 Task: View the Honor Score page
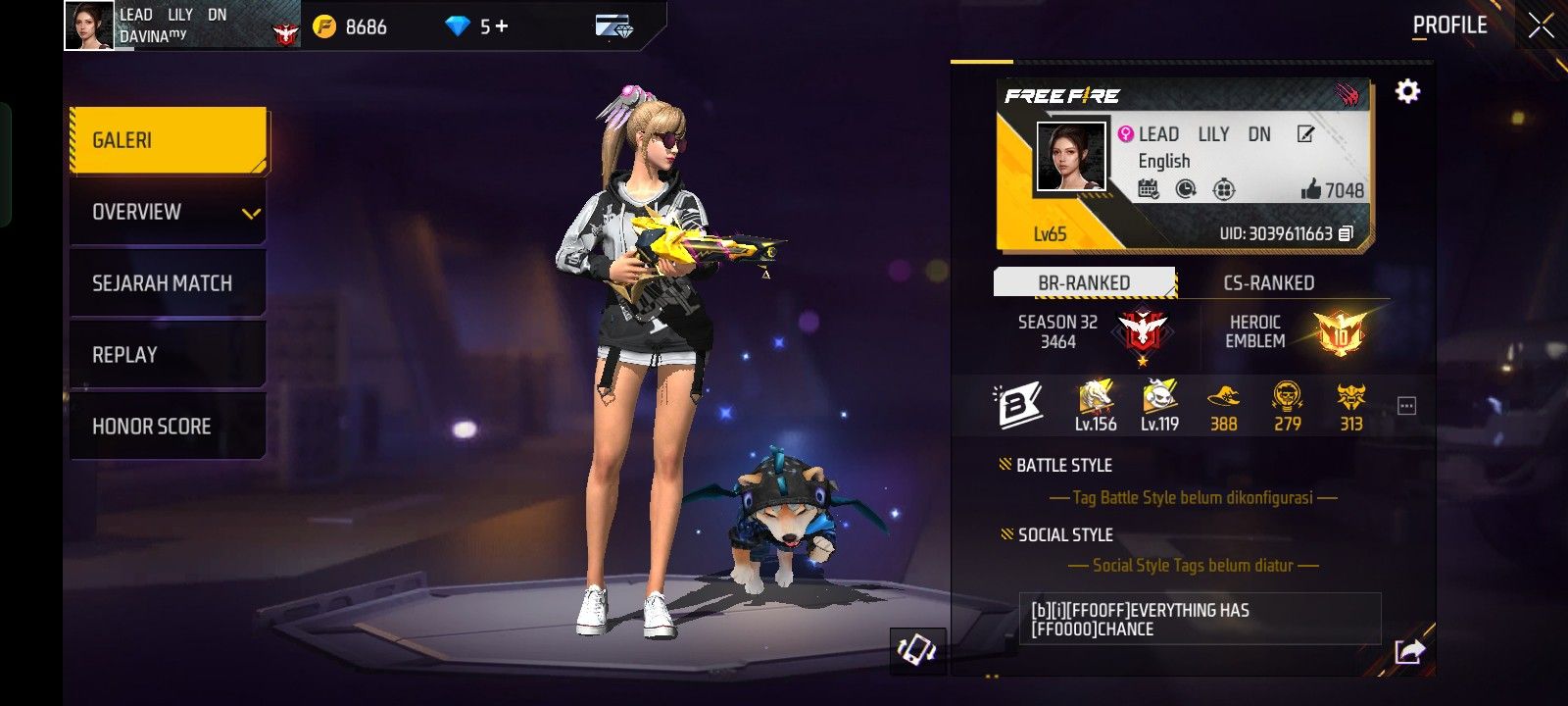[x=168, y=427]
